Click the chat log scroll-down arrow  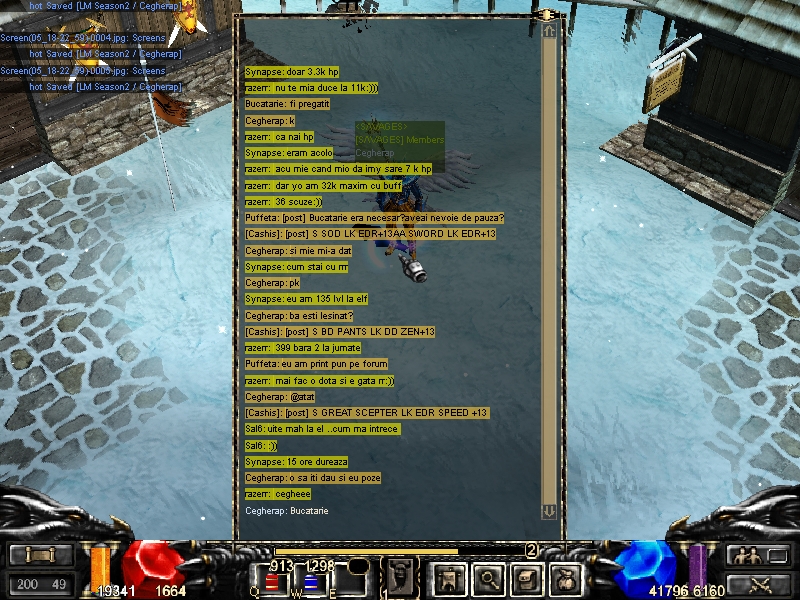pos(549,511)
